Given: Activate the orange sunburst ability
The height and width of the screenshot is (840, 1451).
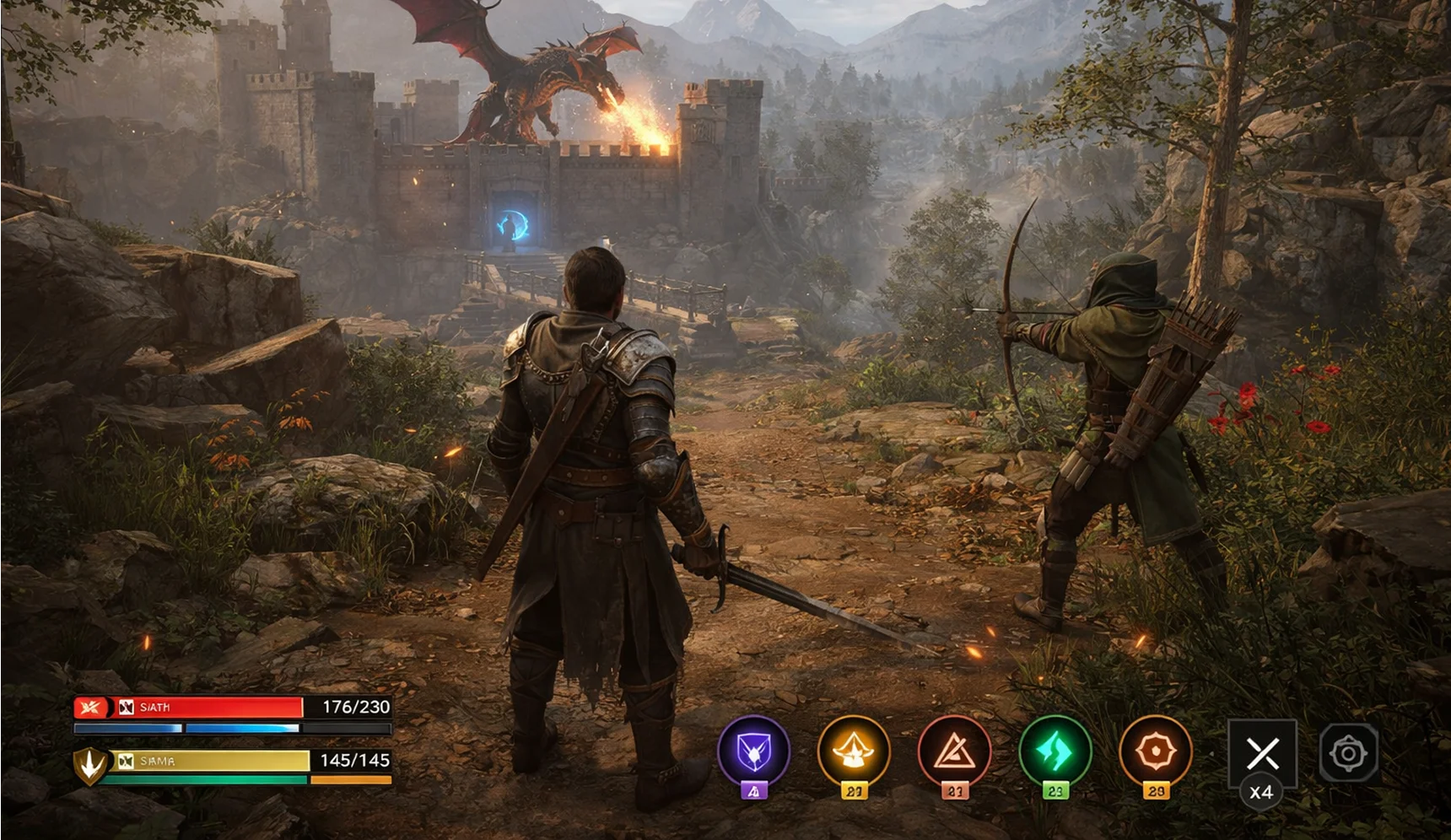Looking at the screenshot, I should pos(1157,751).
